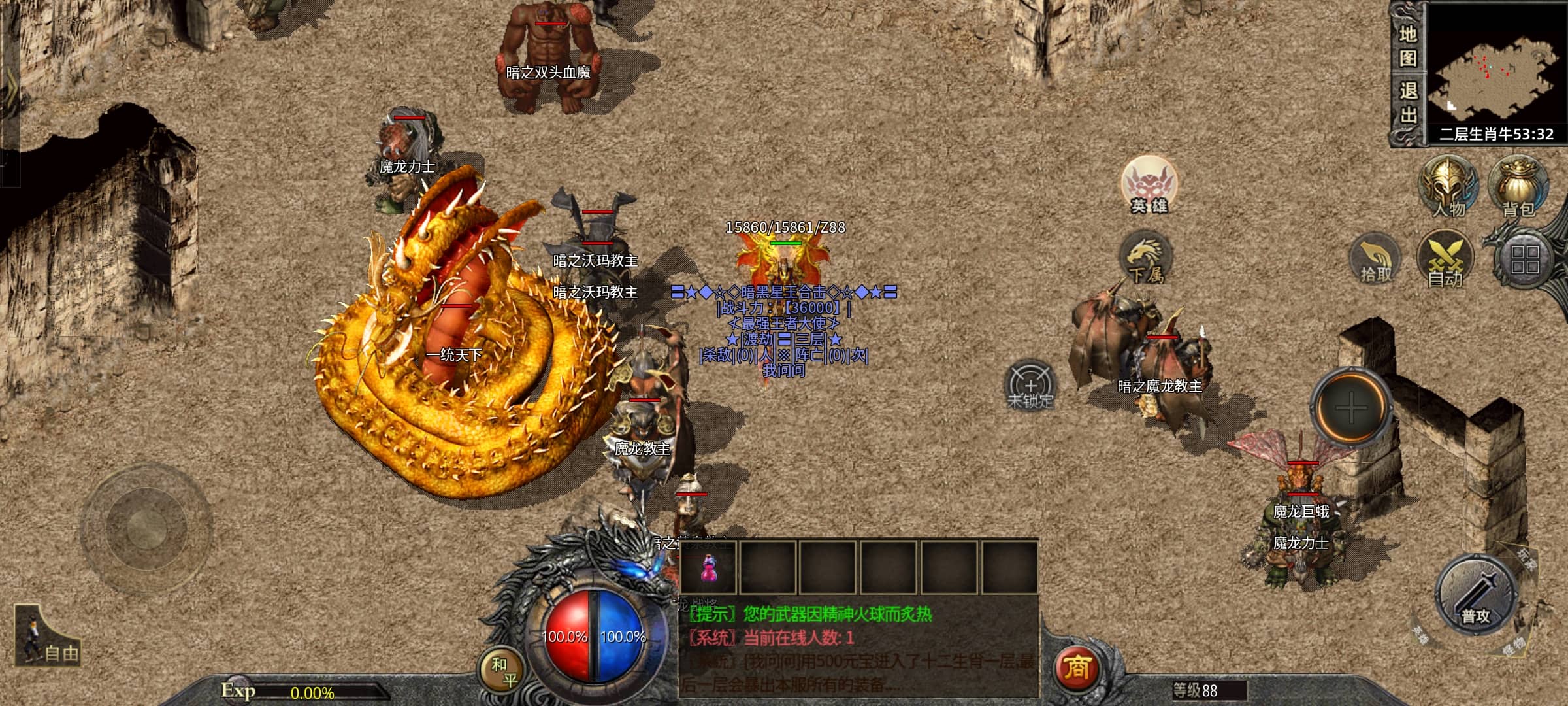
Task: Click the orange plus skill button
Action: [1350, 408]
